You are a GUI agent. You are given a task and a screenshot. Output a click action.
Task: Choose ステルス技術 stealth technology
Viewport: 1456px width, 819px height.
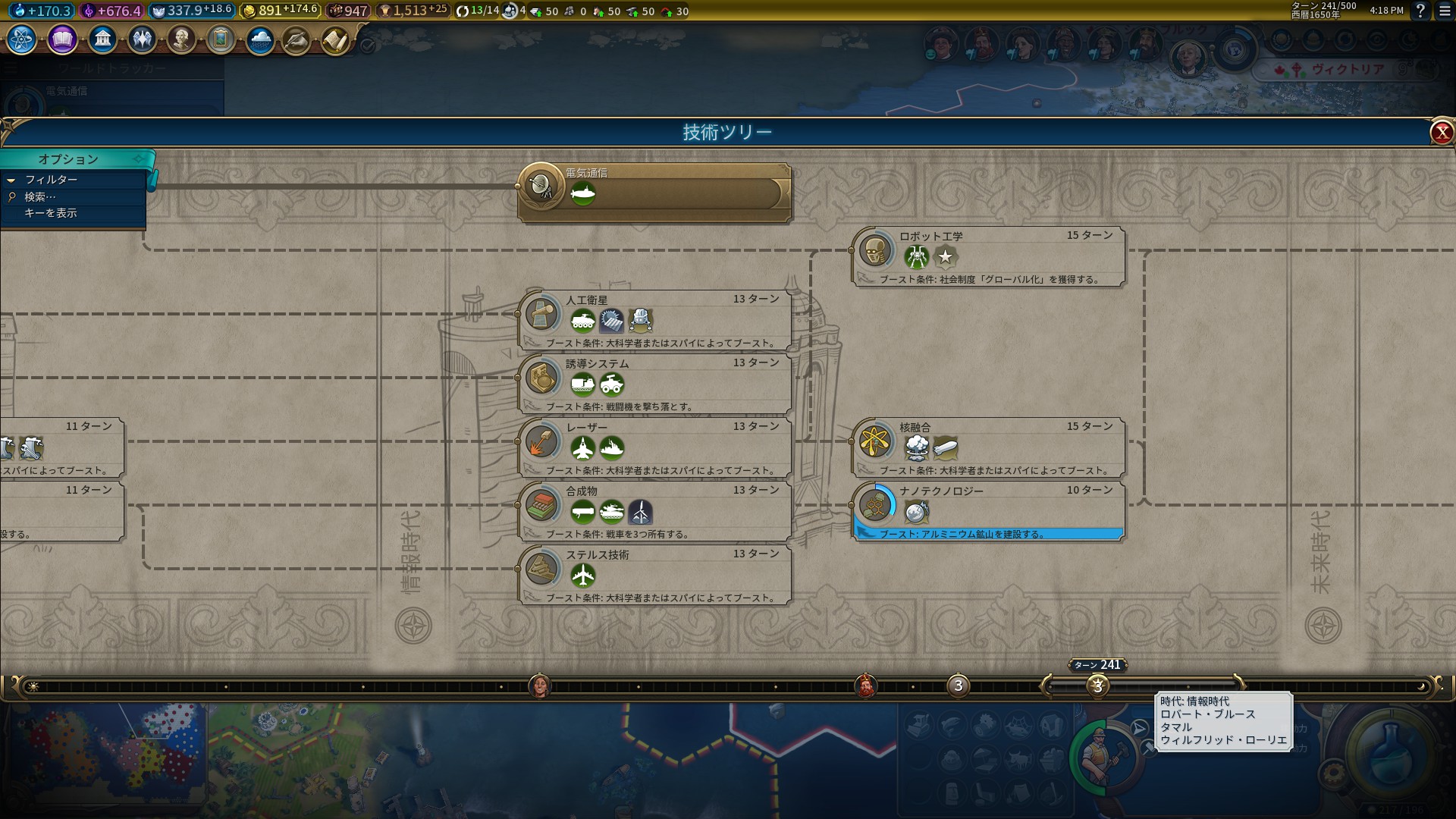pyautogui.click(x=654, y=575)
